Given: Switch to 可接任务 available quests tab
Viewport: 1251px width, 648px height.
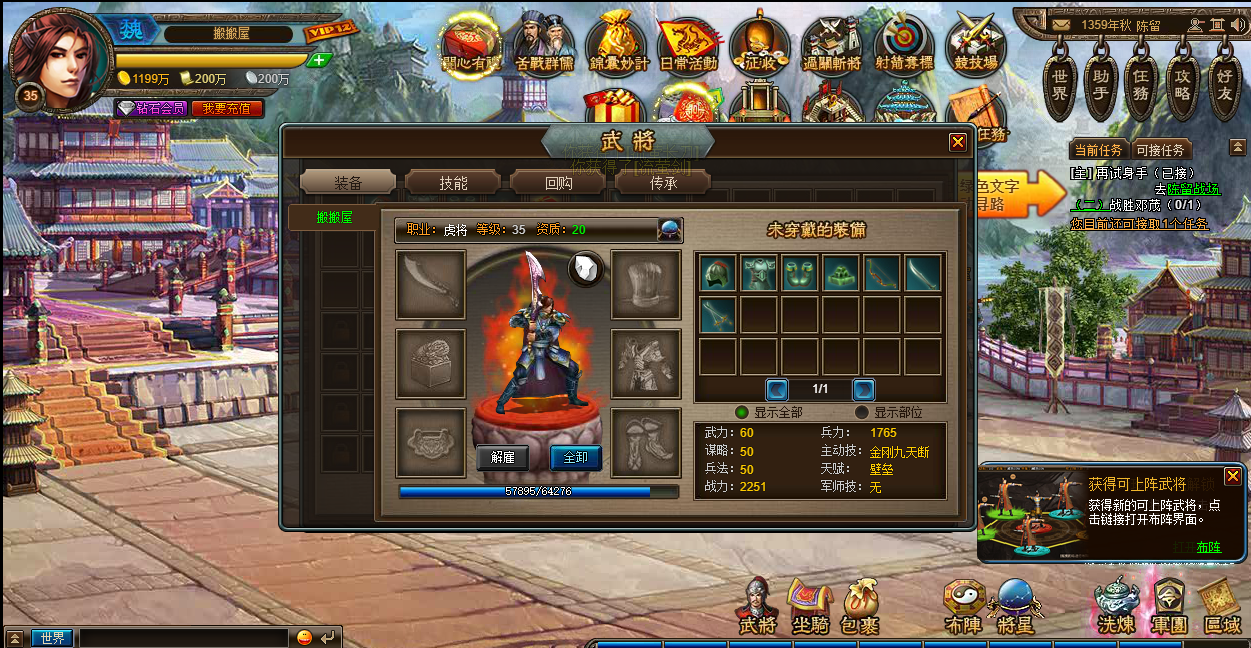Looking at the screenshot, I should coord(1160,150).
